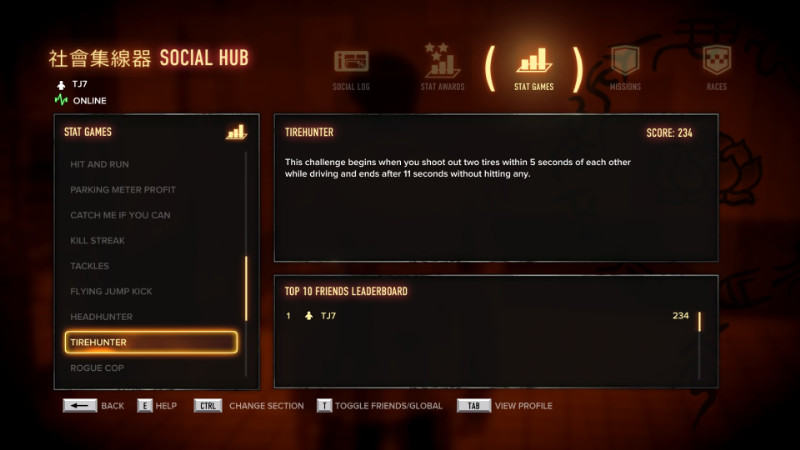Open Catch Me If You Can challenge
The height and width of the screenshot is (450, 800).
coord(119,215)
